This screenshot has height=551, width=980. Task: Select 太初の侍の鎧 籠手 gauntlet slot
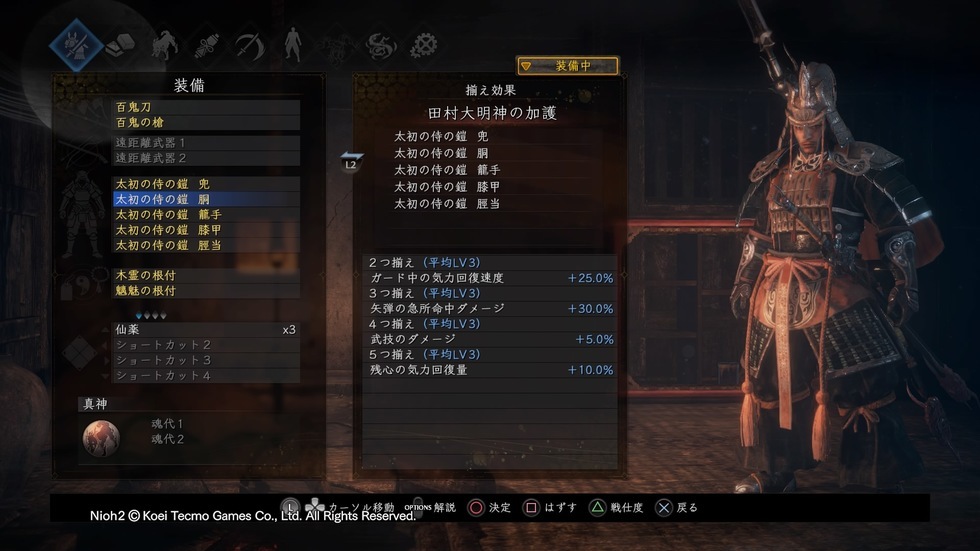pos(206,214)
